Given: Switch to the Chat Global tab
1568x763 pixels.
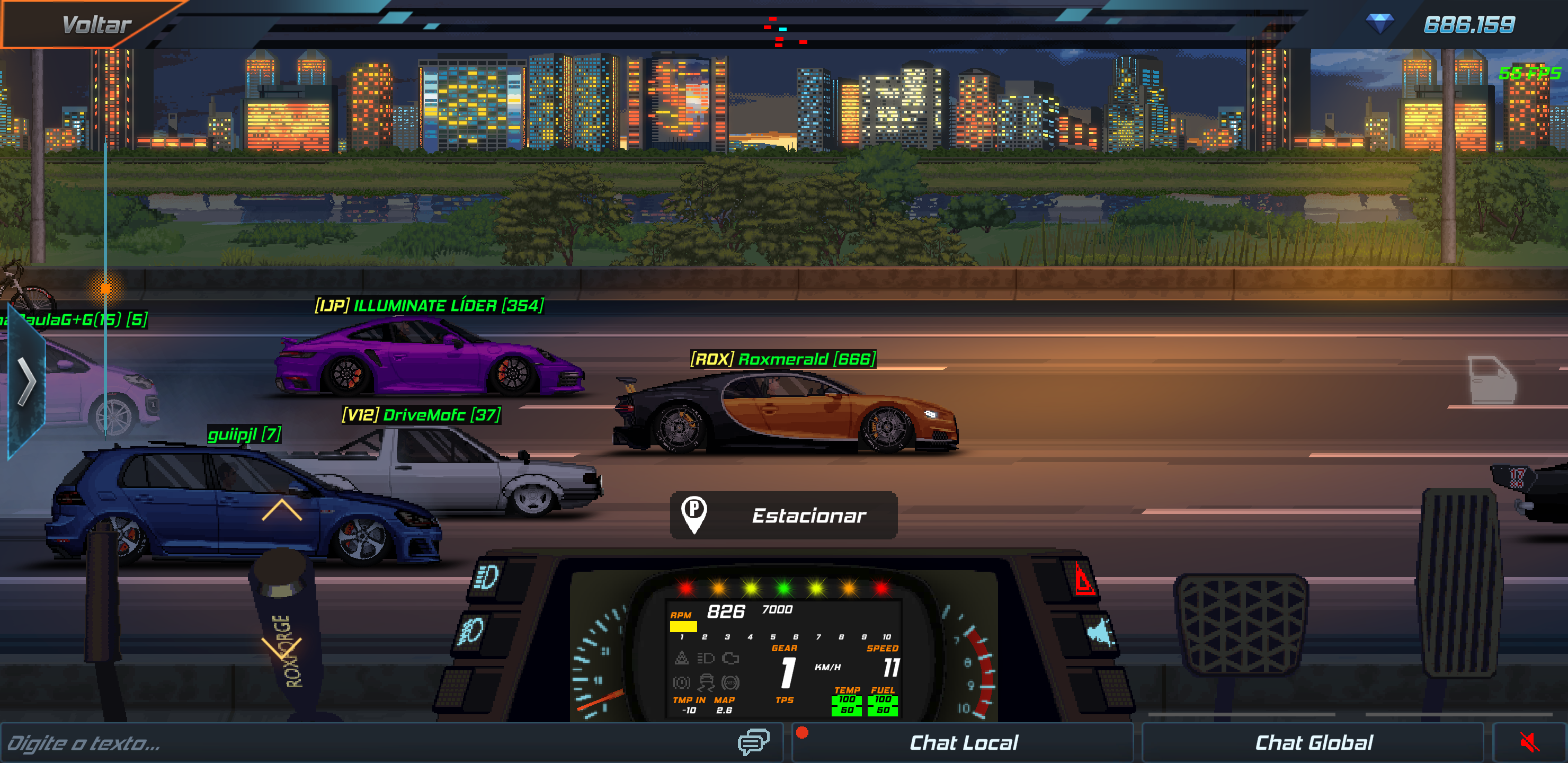Looking at the screenshot, I should (1314, 743).
